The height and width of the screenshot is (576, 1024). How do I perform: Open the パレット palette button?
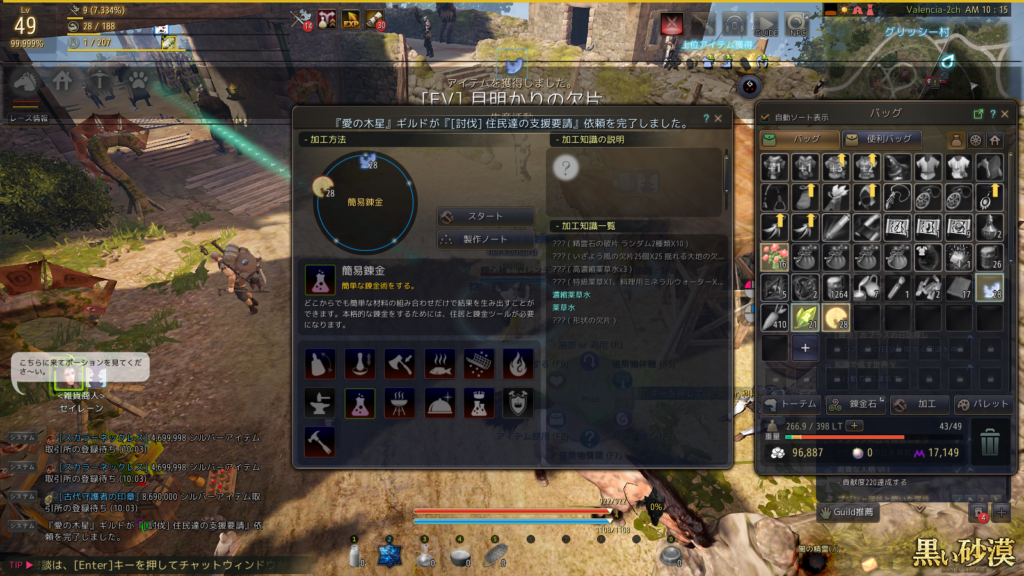(983, 404)
